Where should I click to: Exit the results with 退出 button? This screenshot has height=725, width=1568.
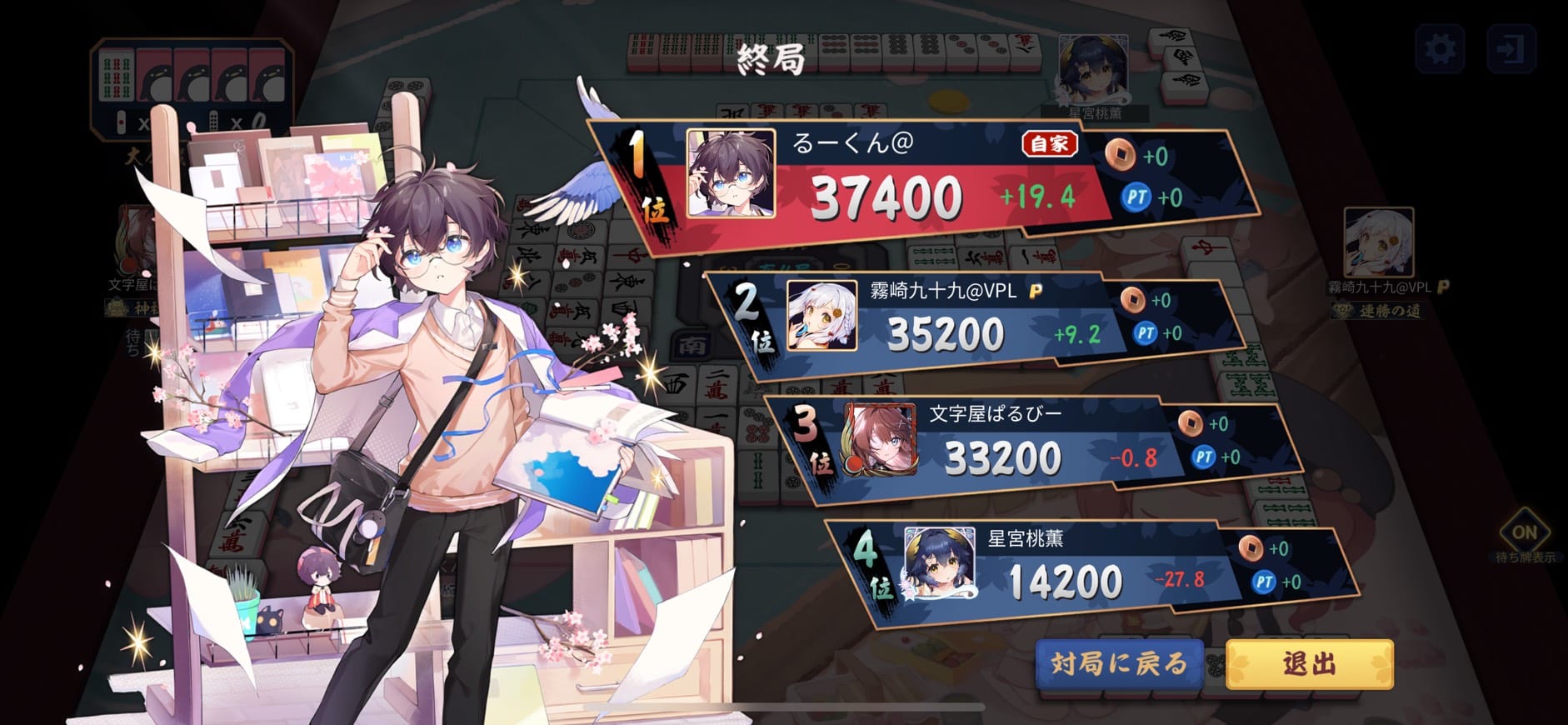(1309, 664)
